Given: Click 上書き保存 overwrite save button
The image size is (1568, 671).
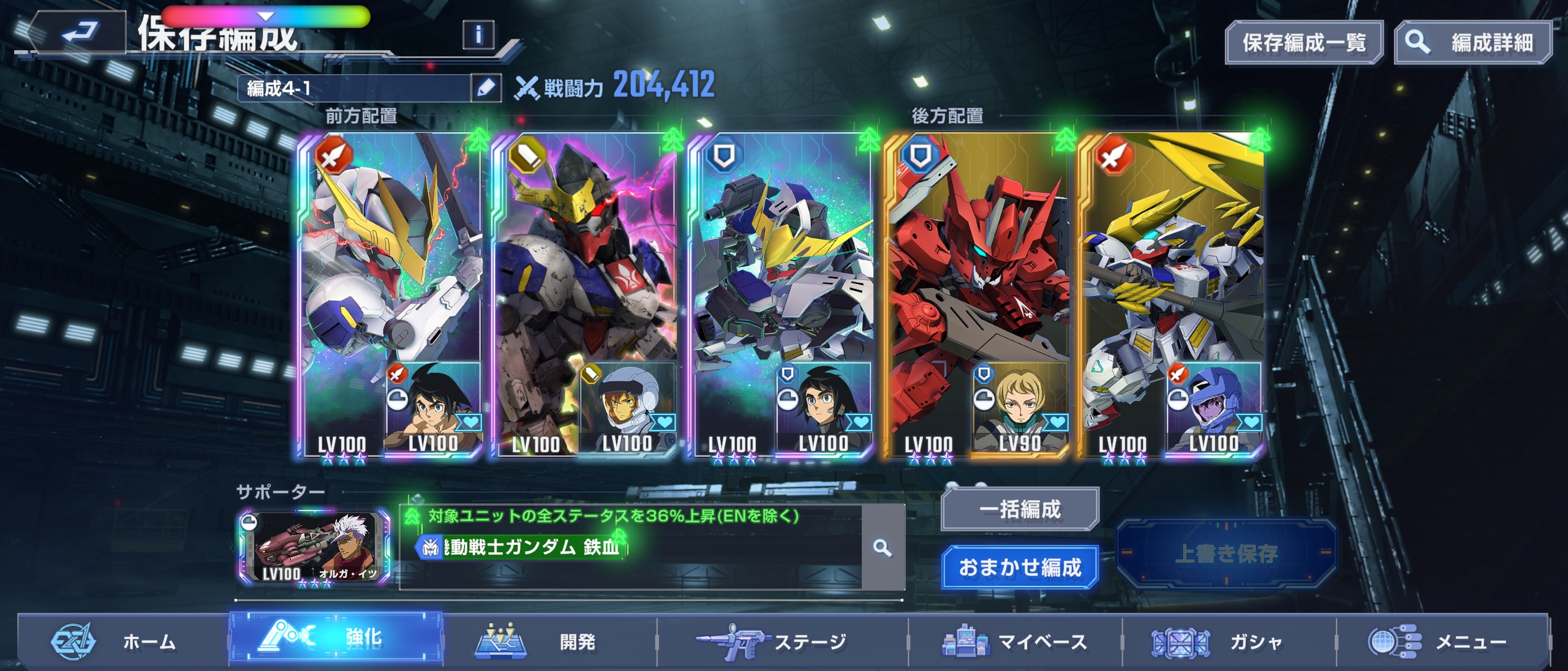Looking at the screenshot, I should tap(1226, 553).
